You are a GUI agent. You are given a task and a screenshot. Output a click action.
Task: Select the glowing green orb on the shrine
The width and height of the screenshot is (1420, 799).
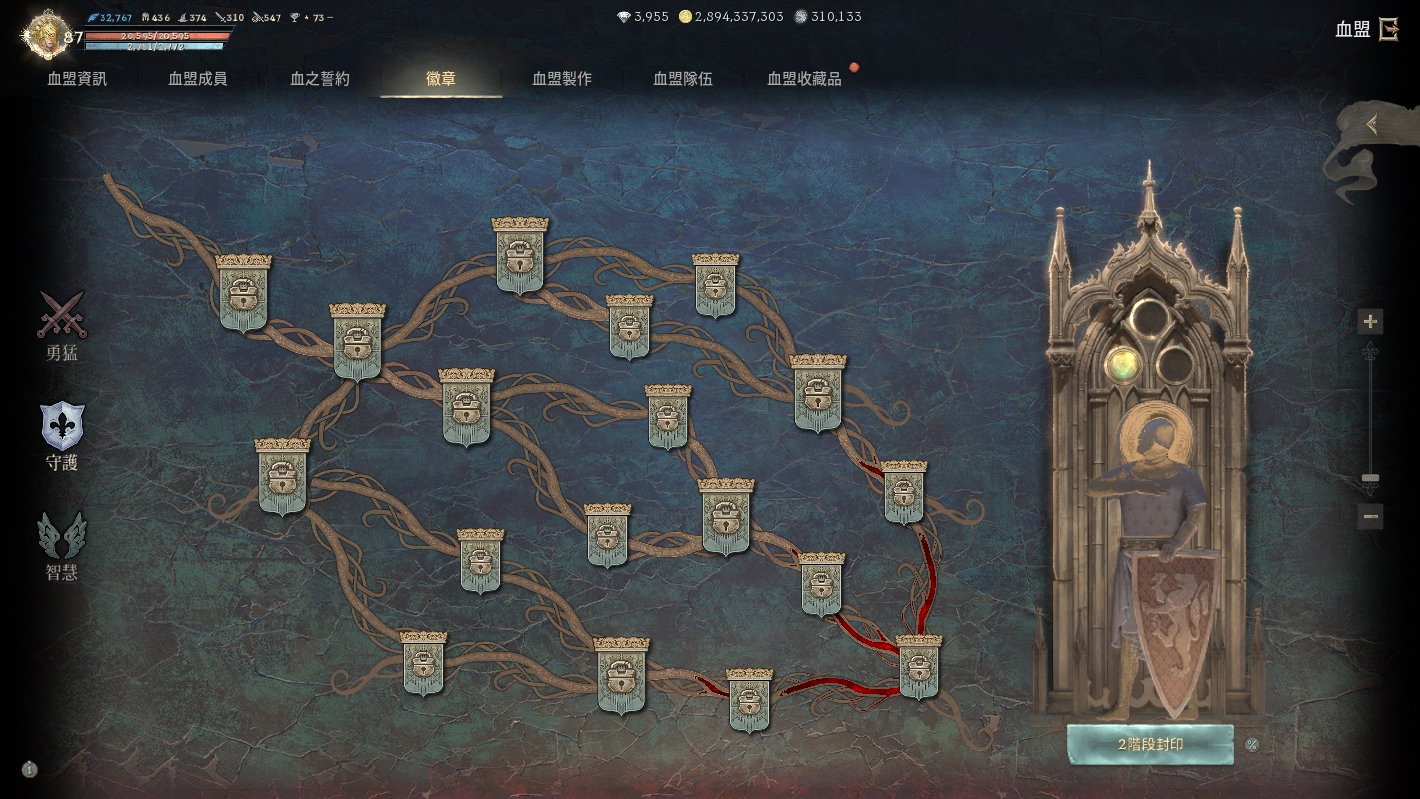point(1124,364)
